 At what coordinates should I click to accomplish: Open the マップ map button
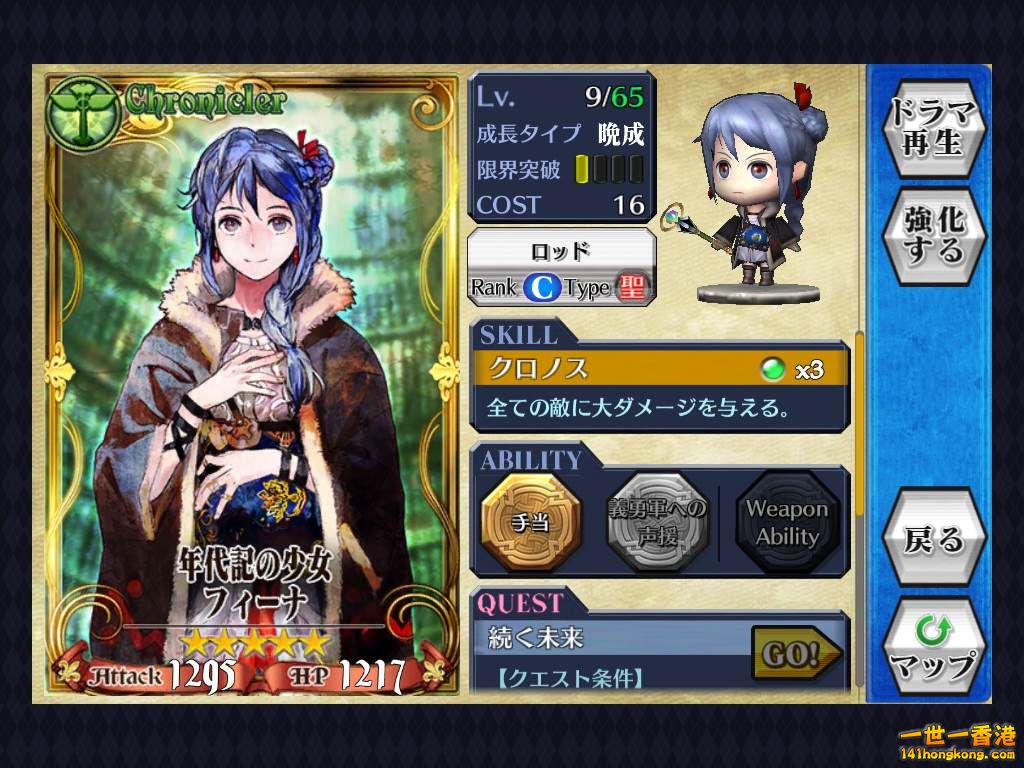coord(933,649)
